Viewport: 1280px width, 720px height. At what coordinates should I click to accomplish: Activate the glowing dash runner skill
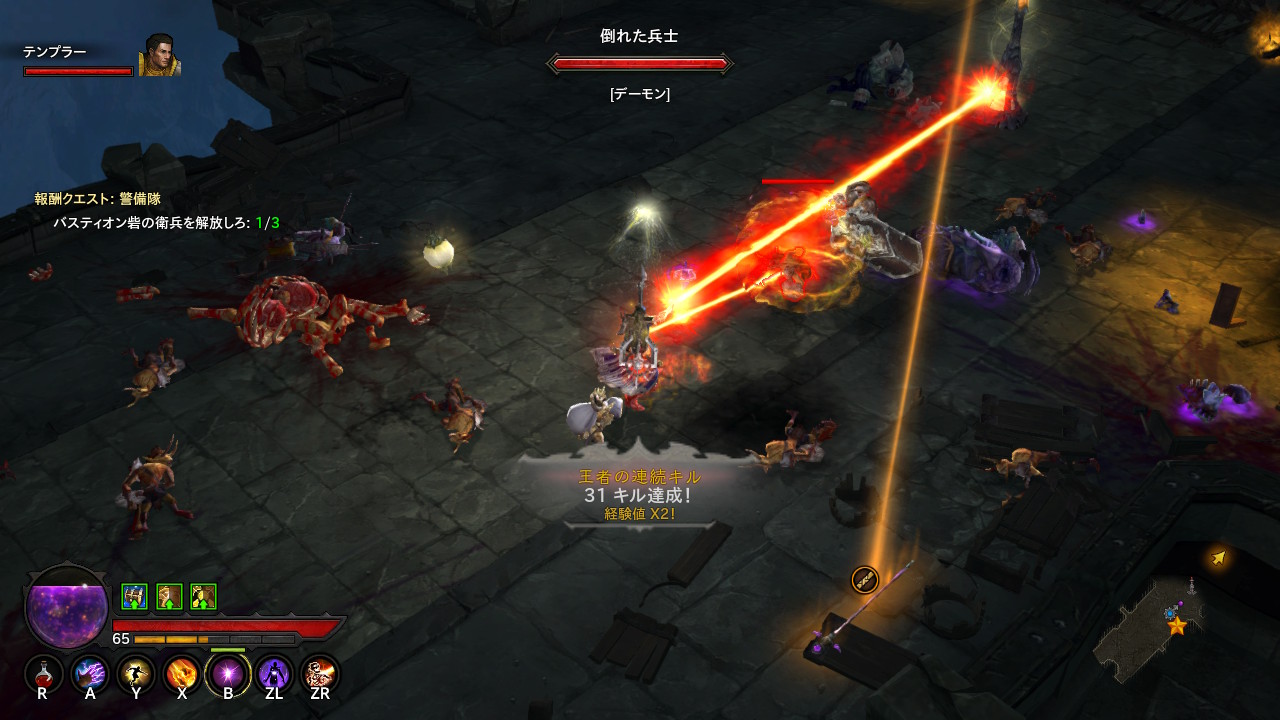(136, 673)
